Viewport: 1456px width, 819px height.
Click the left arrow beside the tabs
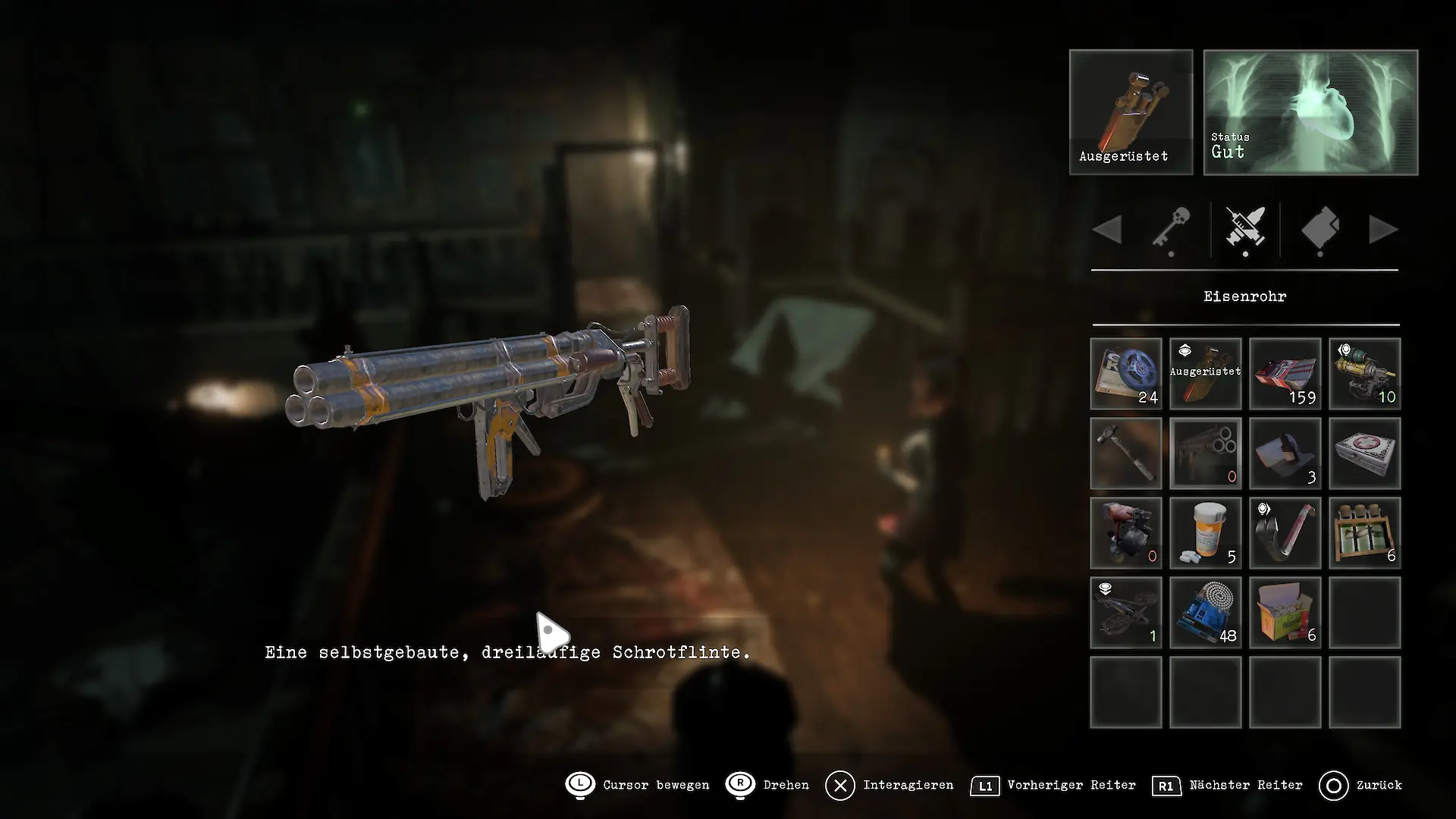click(x=1108, y=230)
